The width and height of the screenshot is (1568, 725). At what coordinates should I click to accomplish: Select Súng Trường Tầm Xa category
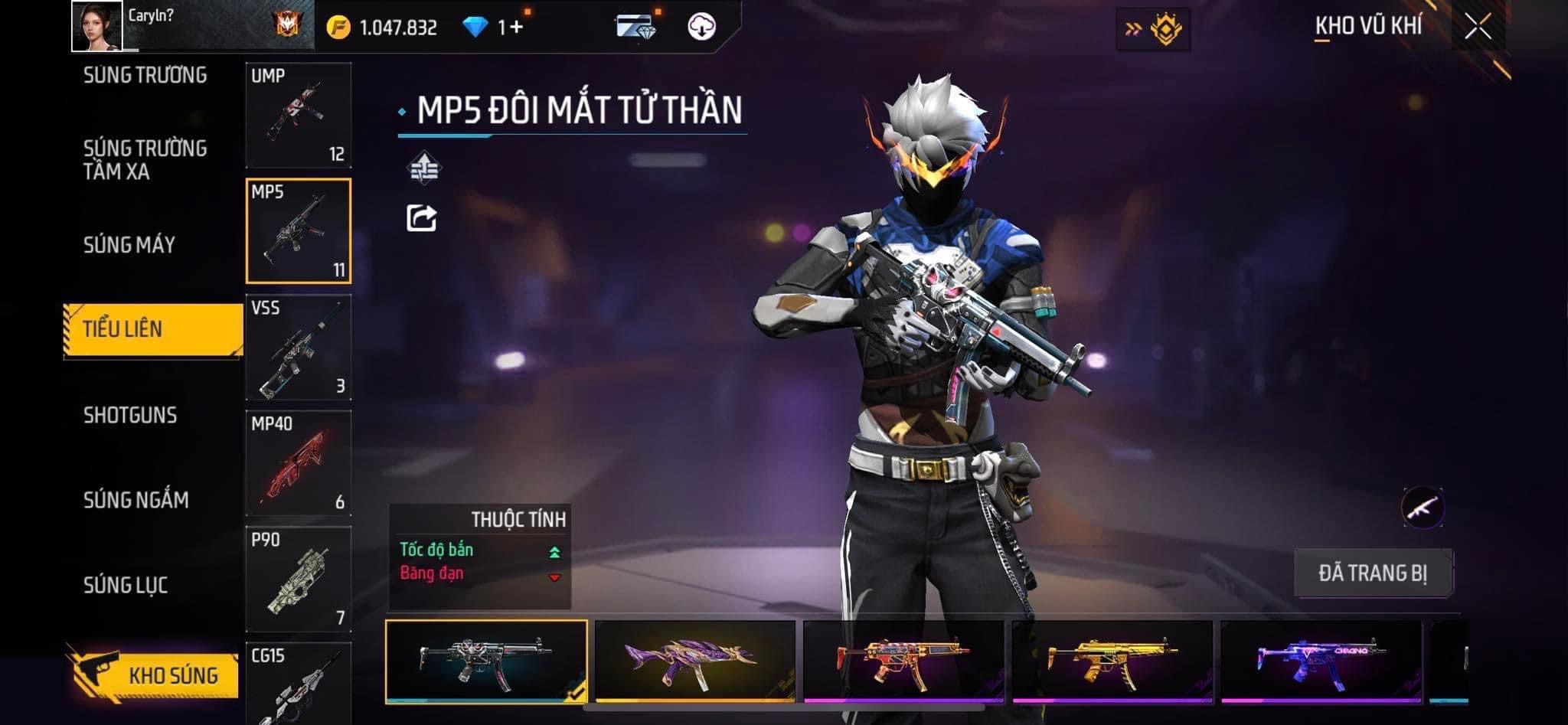pyautogui.click(x=145, y=159)
